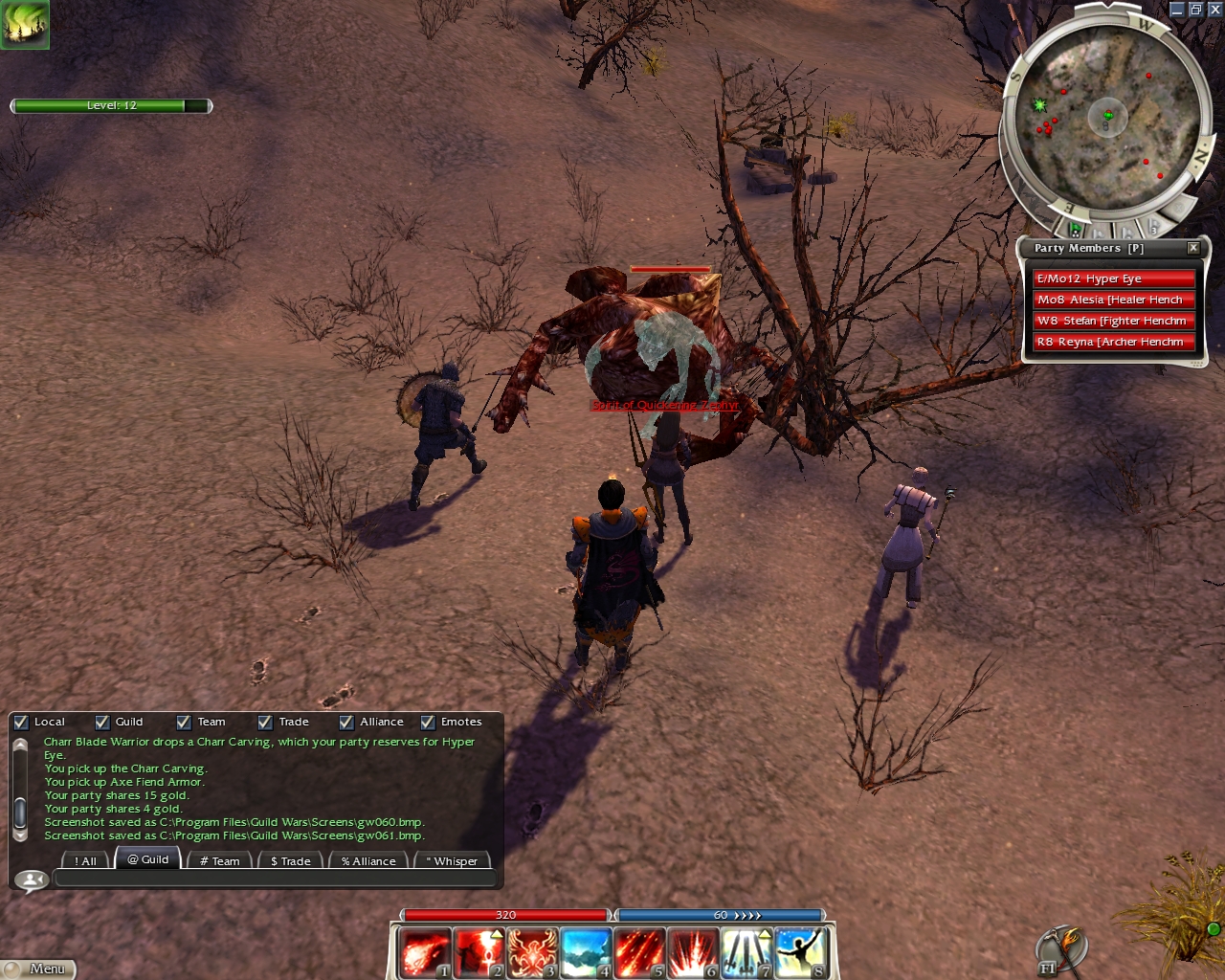Image resolution: width=1225 pixels, height=980 pixels.
Task: Use the ankh skill in slot 2
Action: [x=479, y=953]
